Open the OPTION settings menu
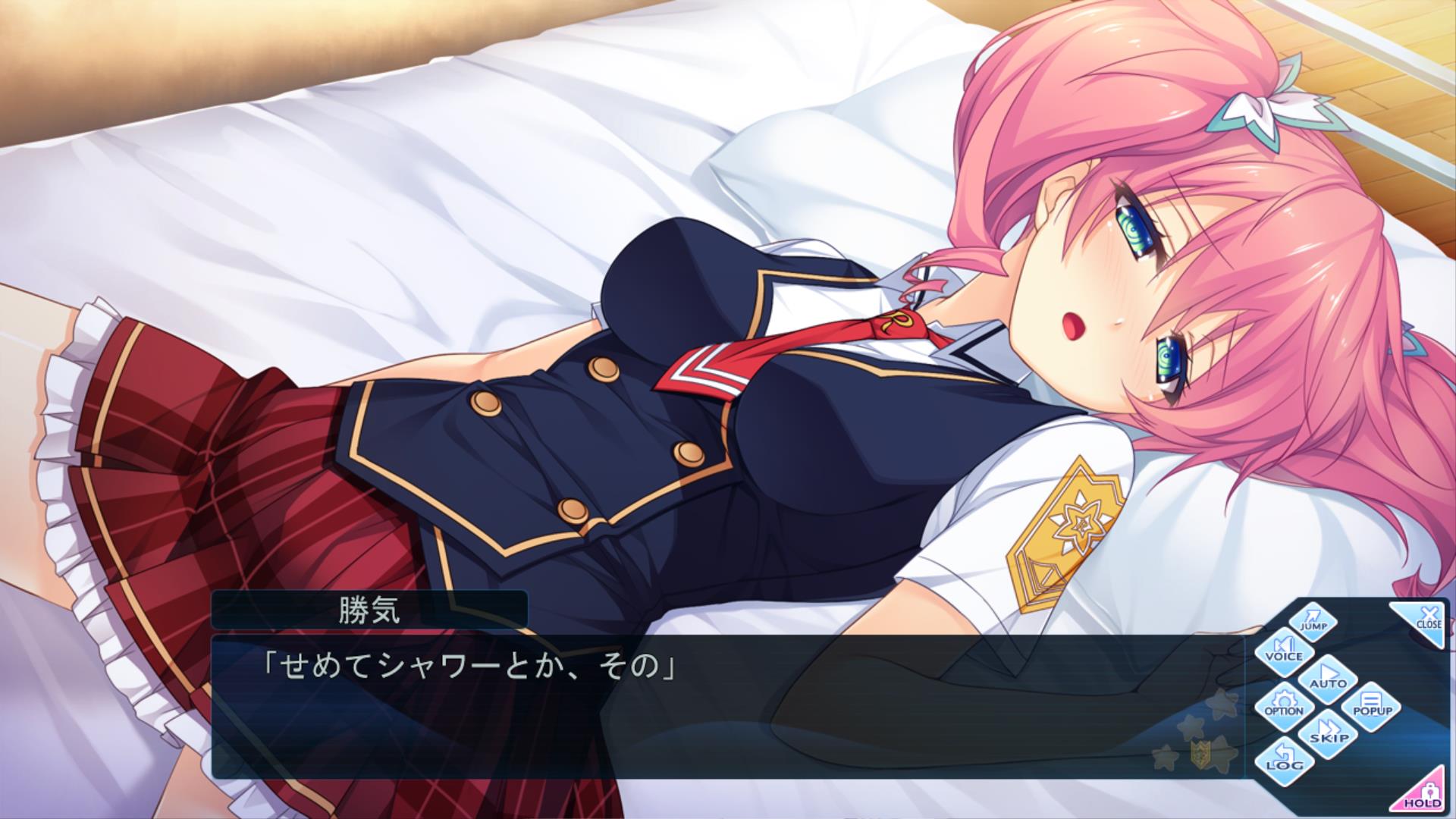 1283,705
